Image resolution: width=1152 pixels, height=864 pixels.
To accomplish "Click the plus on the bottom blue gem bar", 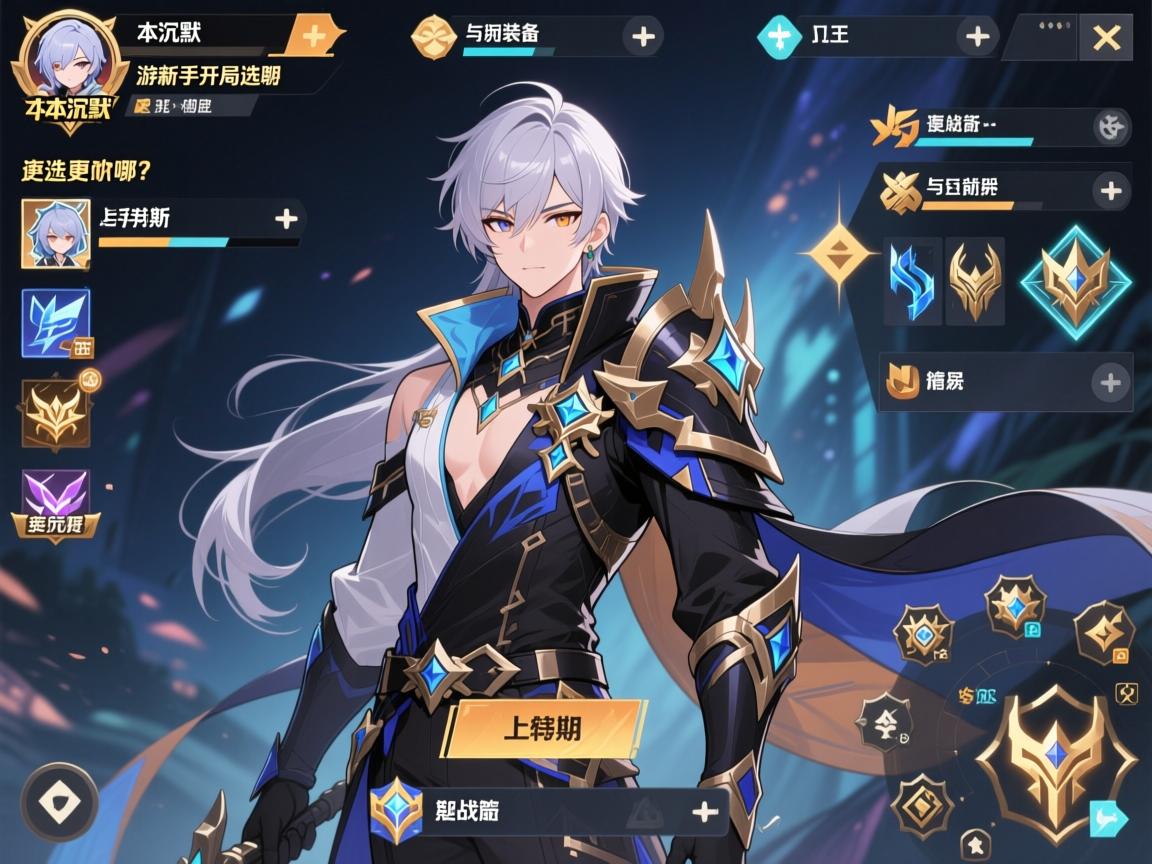I will point(706,812).
